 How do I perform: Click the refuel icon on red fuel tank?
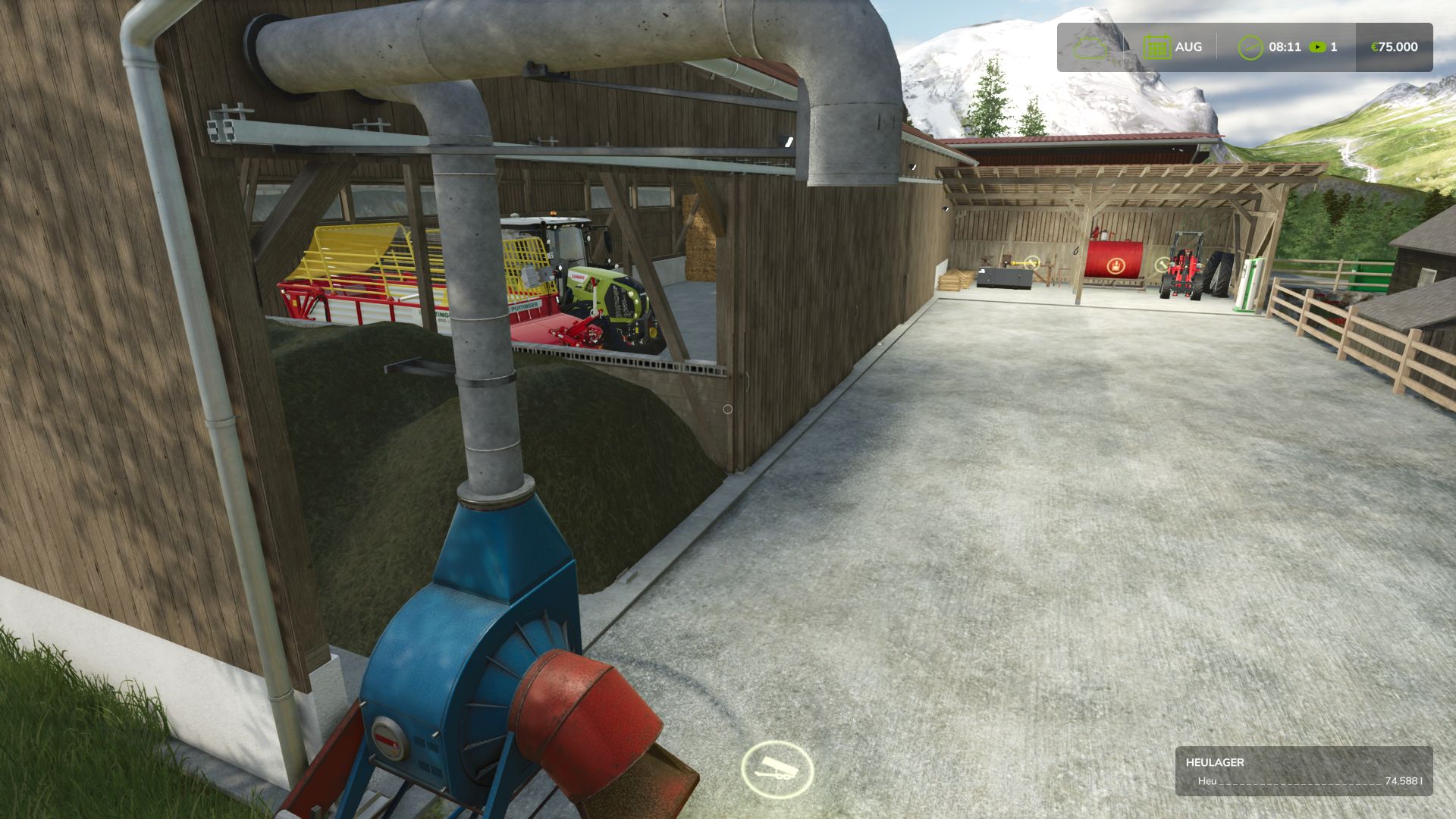coord(1116,267)
